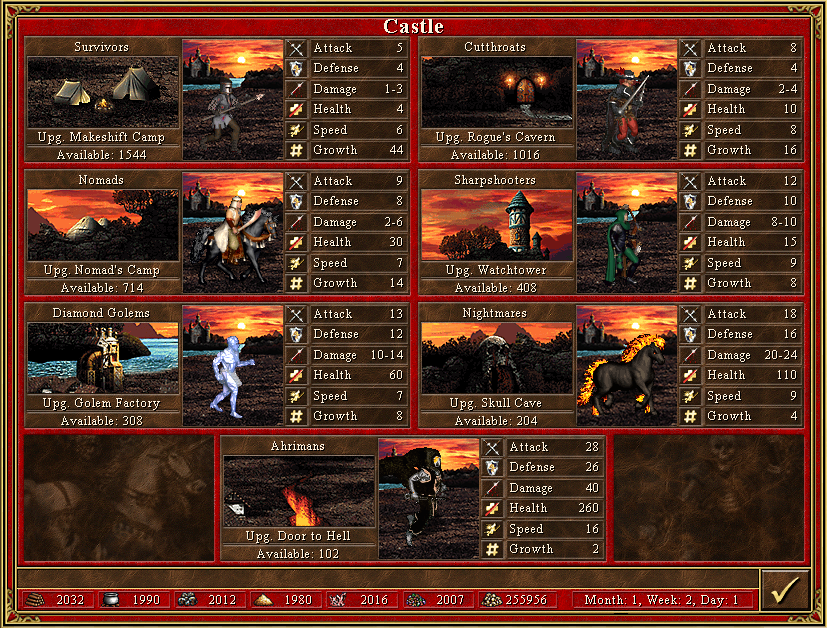
Task: Open the Golem Factory dwelling picture
Action: 102,358
